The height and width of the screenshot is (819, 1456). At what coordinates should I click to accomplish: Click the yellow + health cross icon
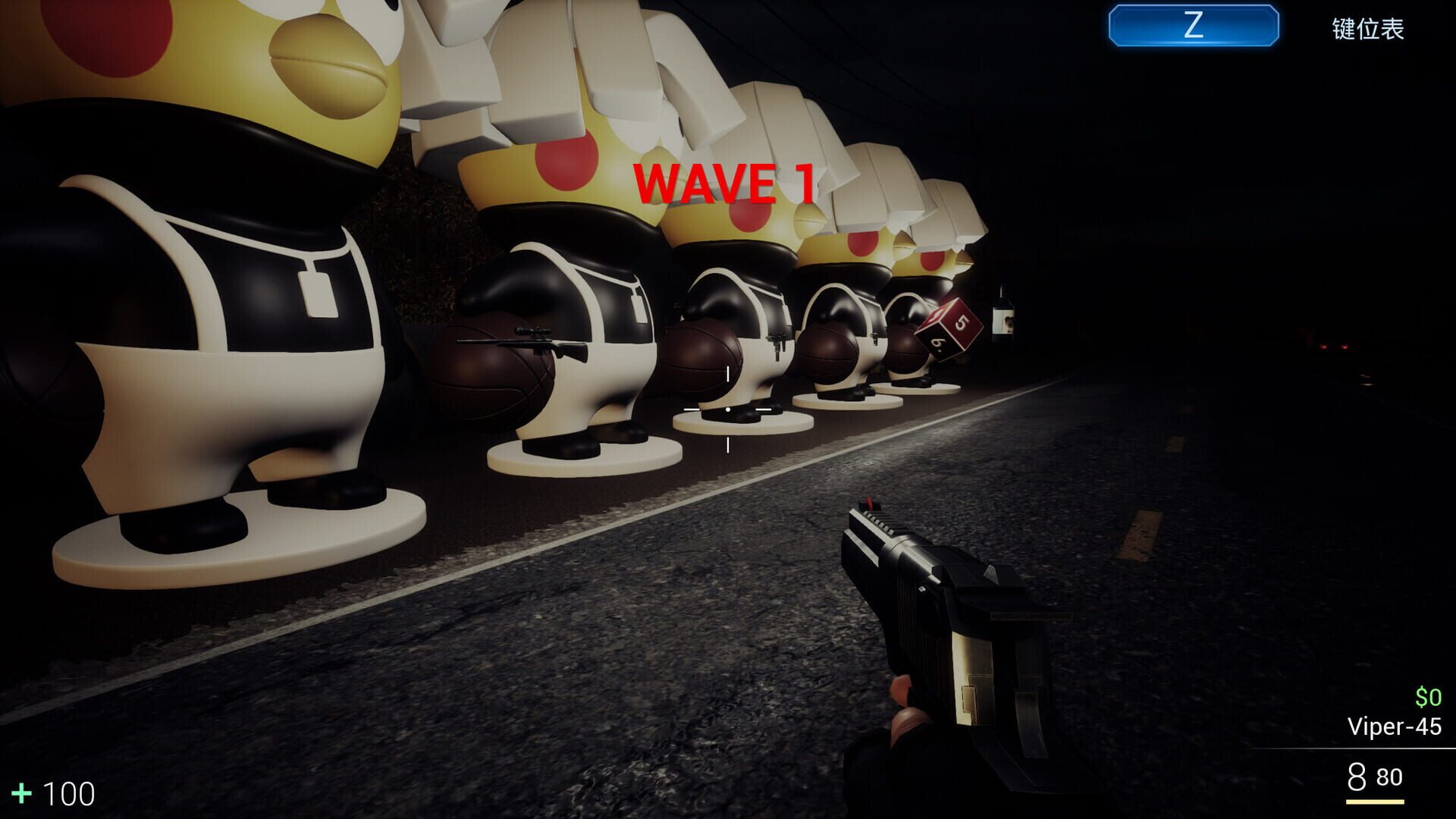click(x=24, y=794)
